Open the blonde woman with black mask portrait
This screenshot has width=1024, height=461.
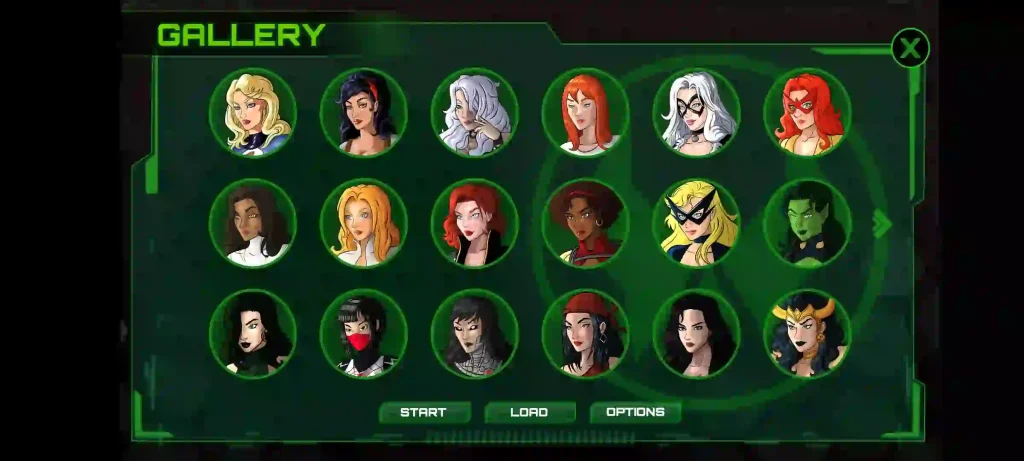(x=696, y=223)
